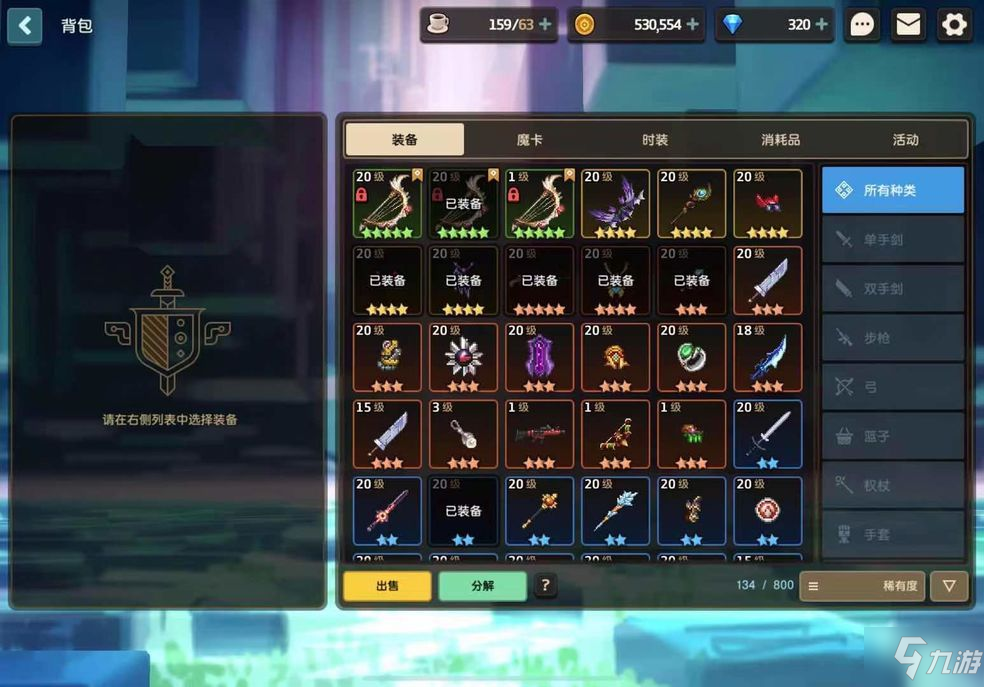
Task: Open the gear settings
Action: [x=955, y=25]
